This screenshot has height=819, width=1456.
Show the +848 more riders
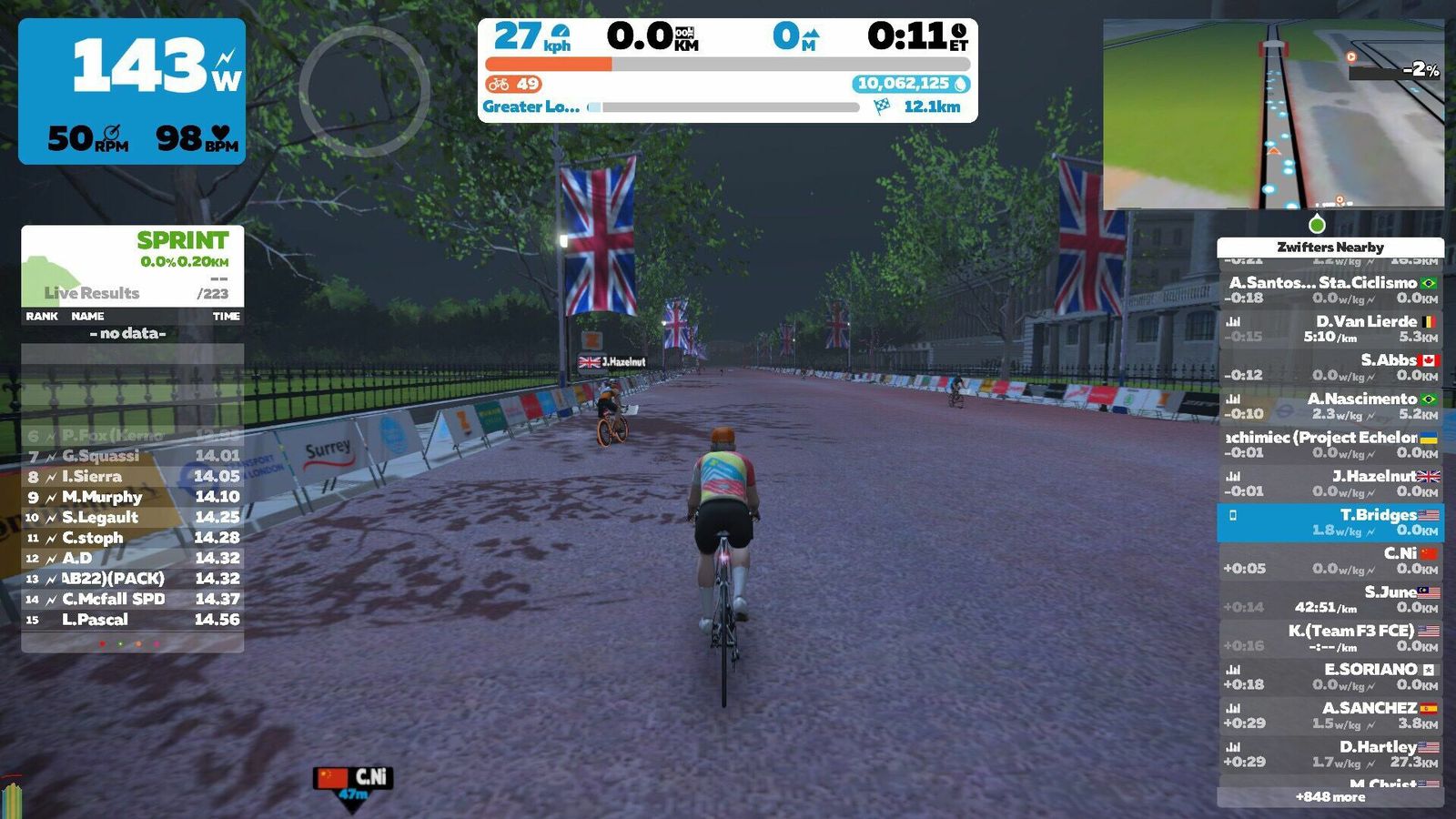coord(1330,797)
